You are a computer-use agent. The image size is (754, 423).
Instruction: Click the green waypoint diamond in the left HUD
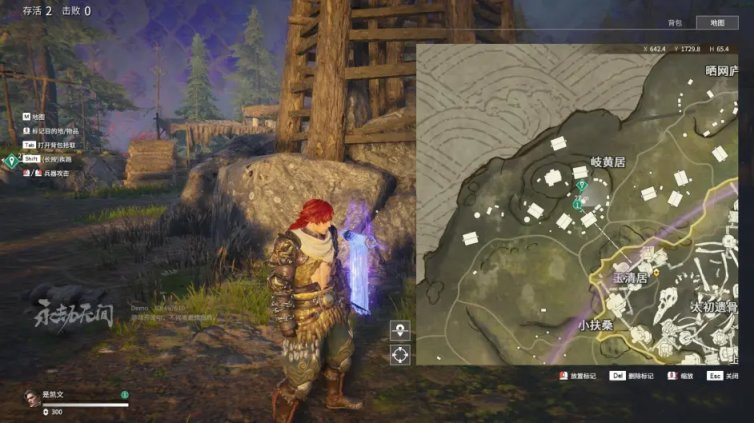tap(11, 159)
